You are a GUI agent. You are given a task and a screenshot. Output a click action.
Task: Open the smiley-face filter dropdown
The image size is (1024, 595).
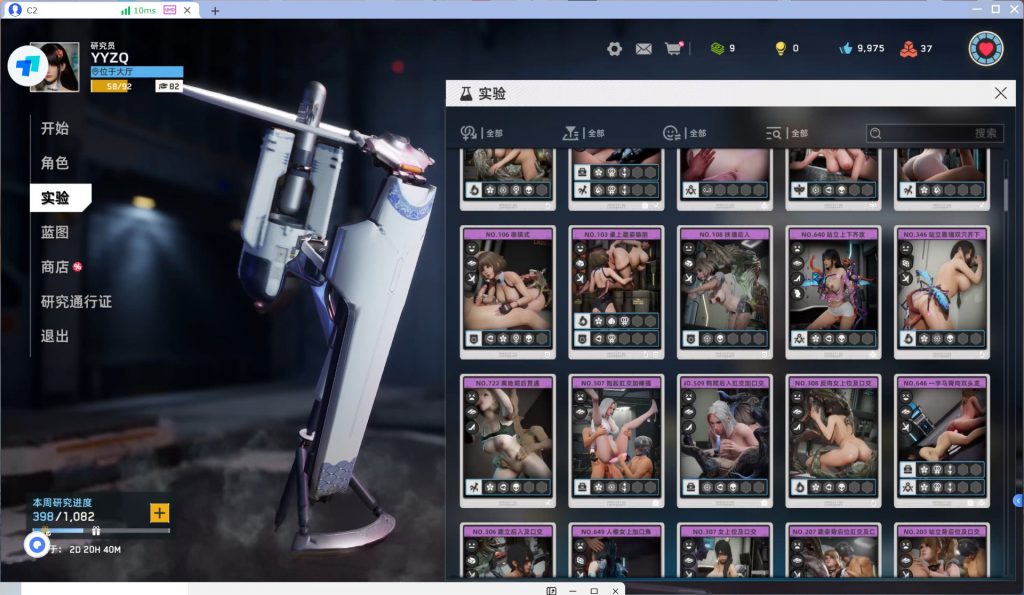tap(684, 133)
